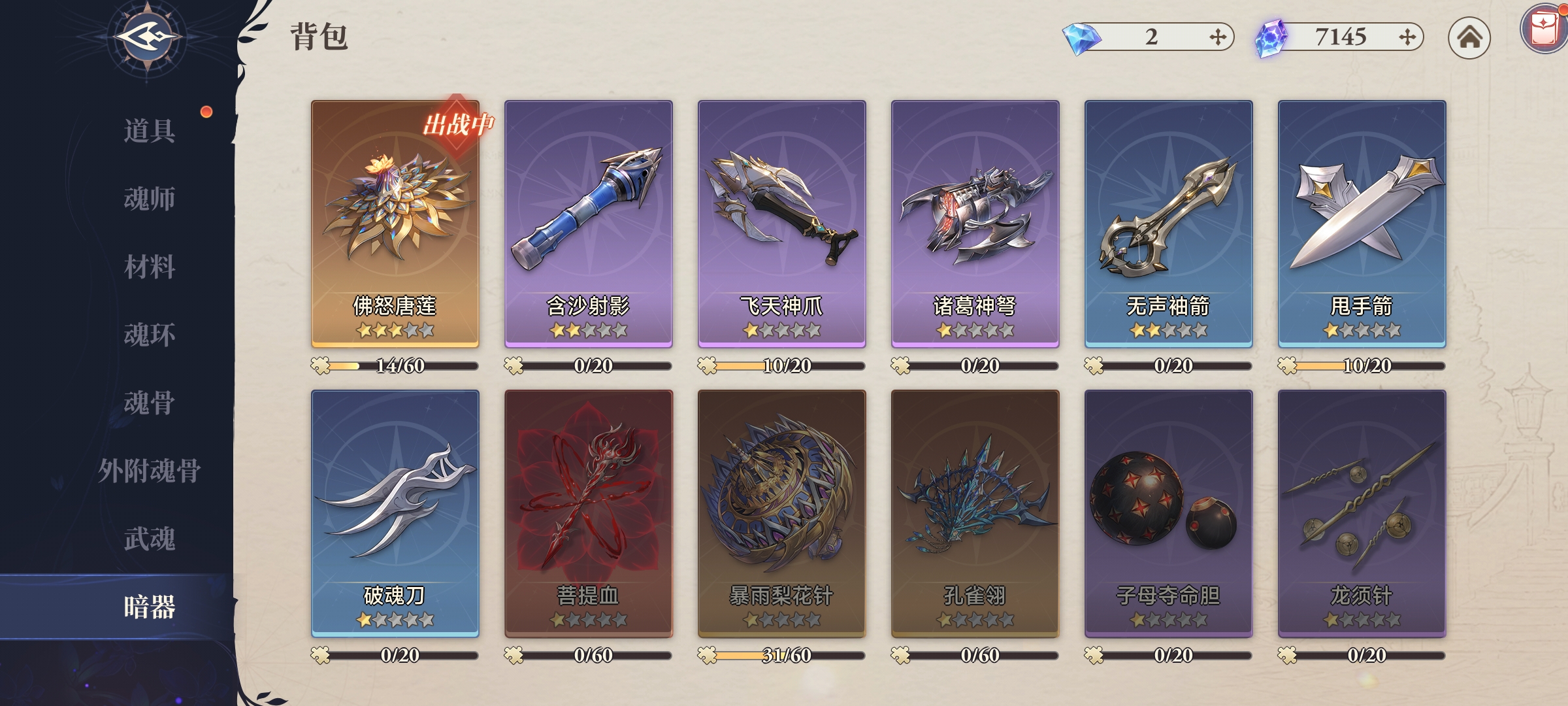
Task: Add more blue diamonds with plus button
Action: (1217, 37)
